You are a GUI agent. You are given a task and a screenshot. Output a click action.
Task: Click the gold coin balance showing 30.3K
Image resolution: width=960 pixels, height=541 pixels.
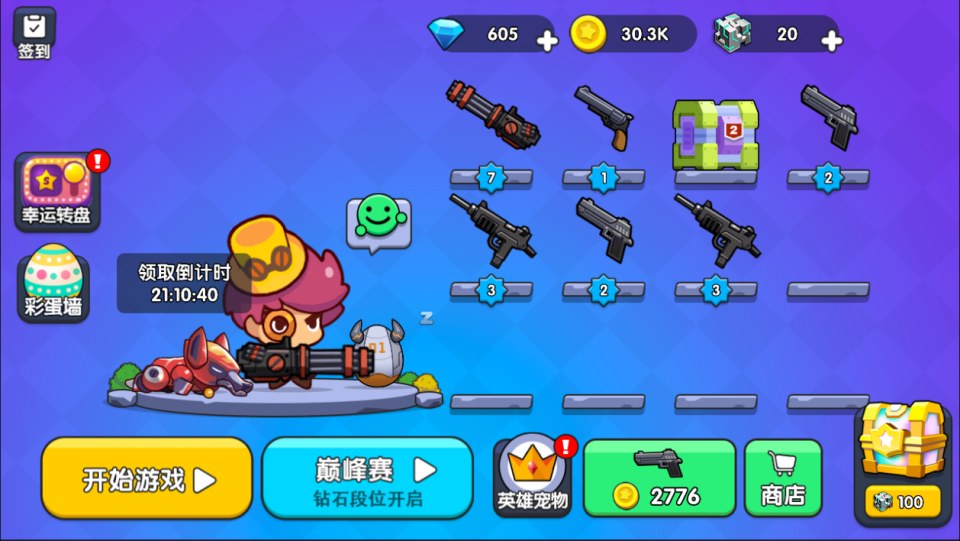(x=632, y=34)
